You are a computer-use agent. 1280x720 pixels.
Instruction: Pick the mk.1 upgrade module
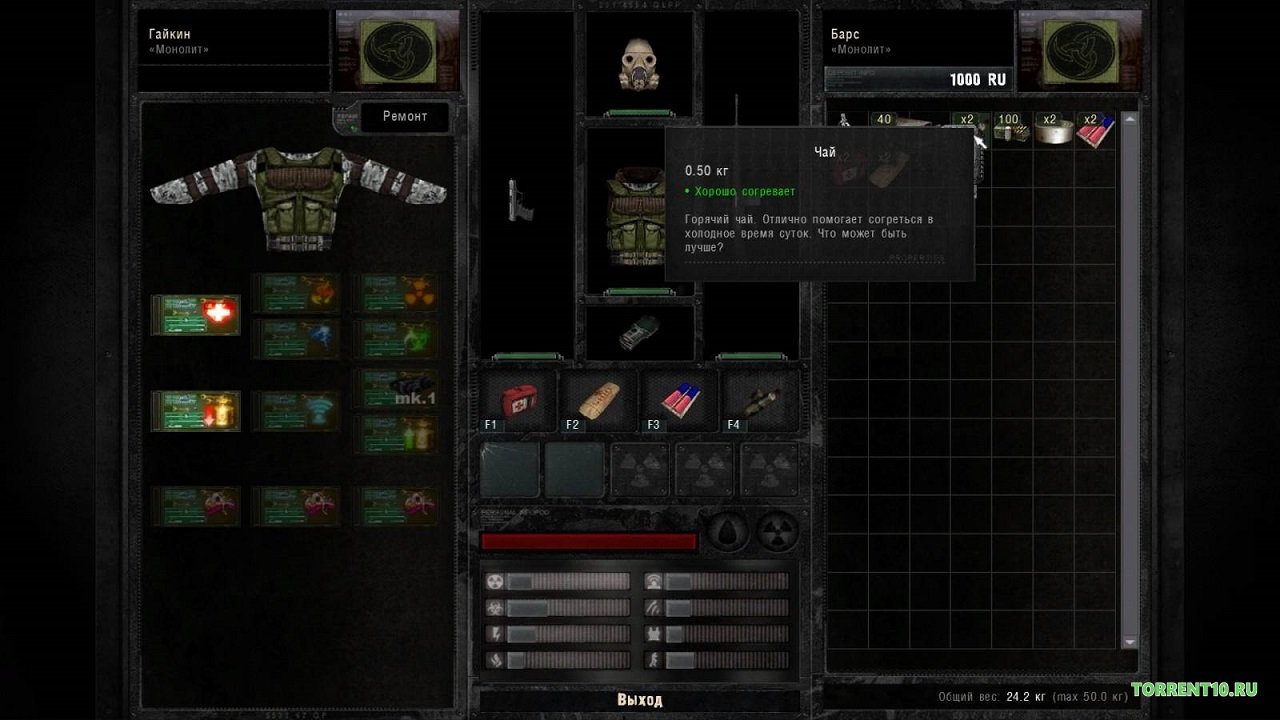coord(396,388)
